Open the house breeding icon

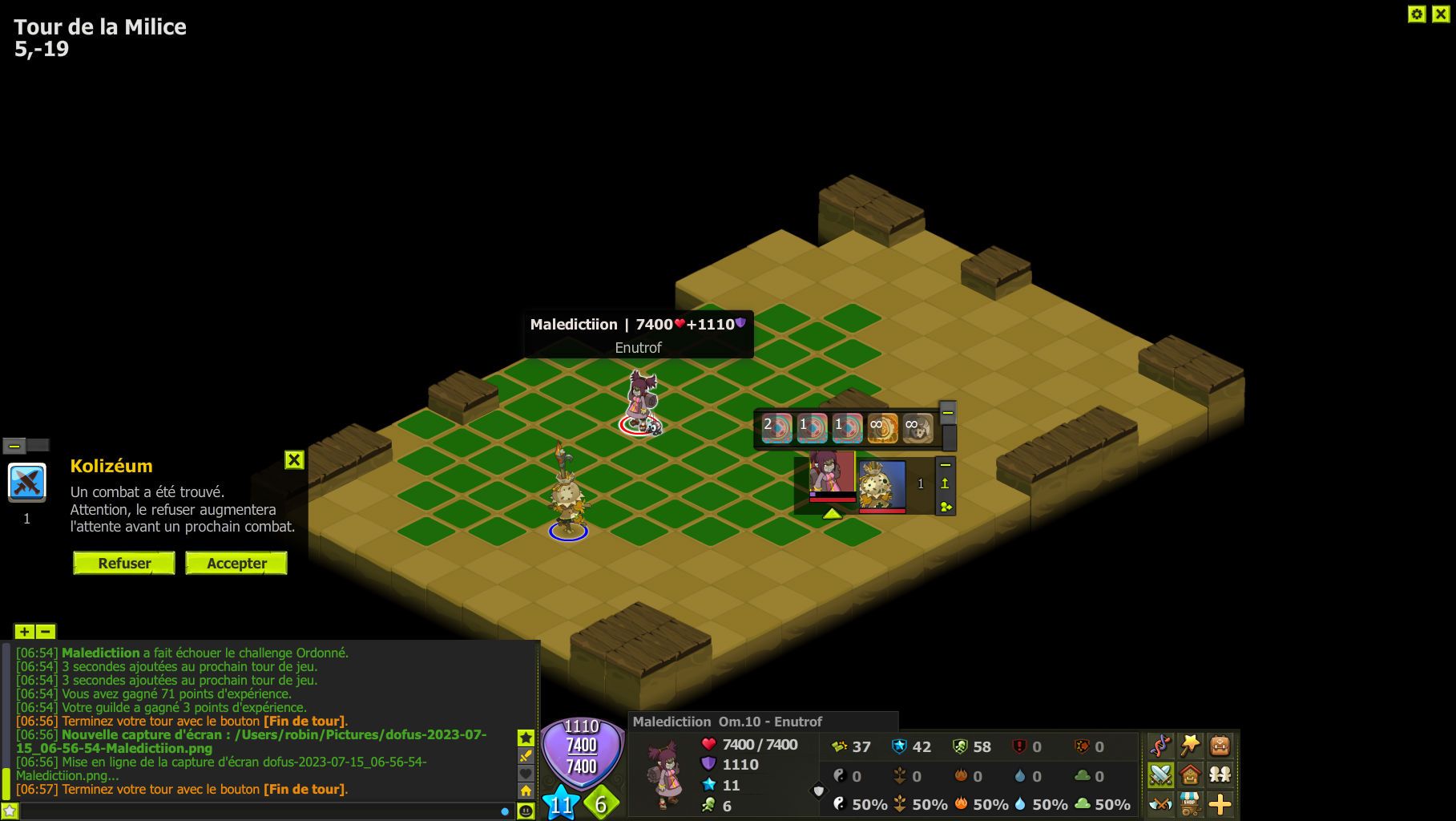(1190, 775)
